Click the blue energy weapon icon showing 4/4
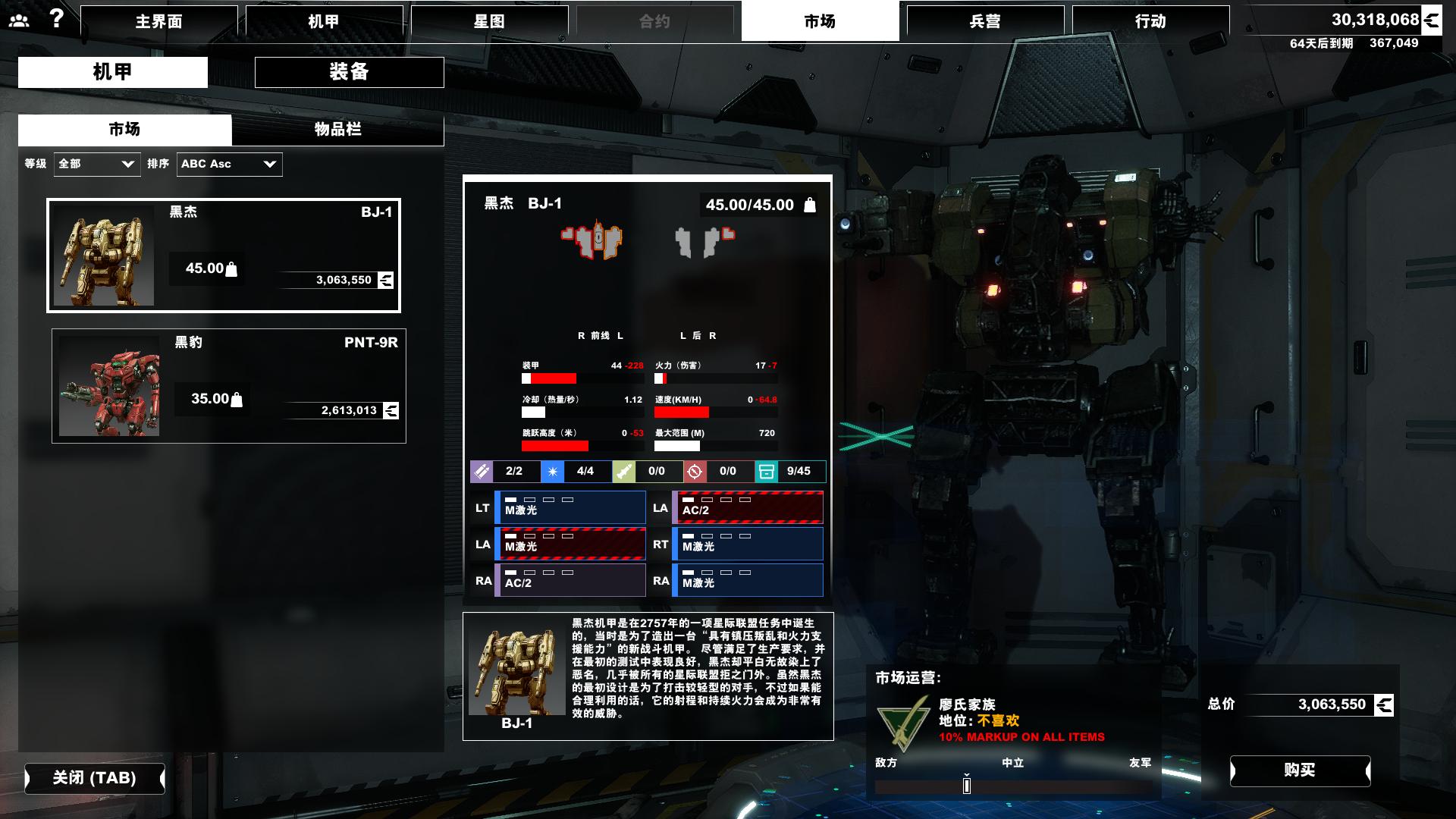The image size is (1456, 819). pyautogui.click(x=554, y=471)
